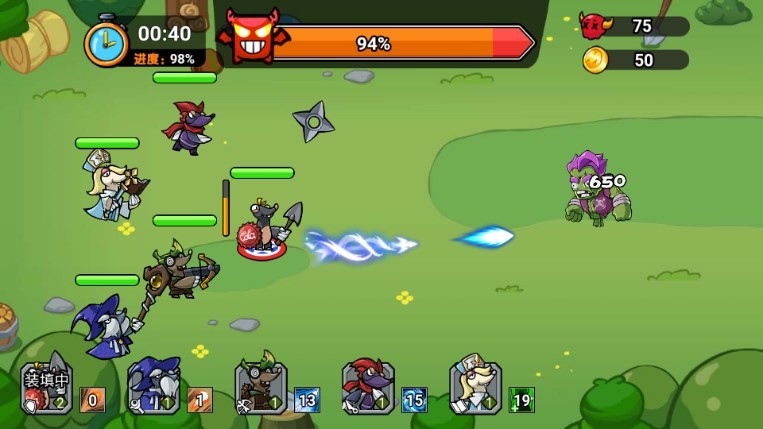Activate the orange skill icon showing 0
The image size is (763, 429).
(x=92, y=400)
